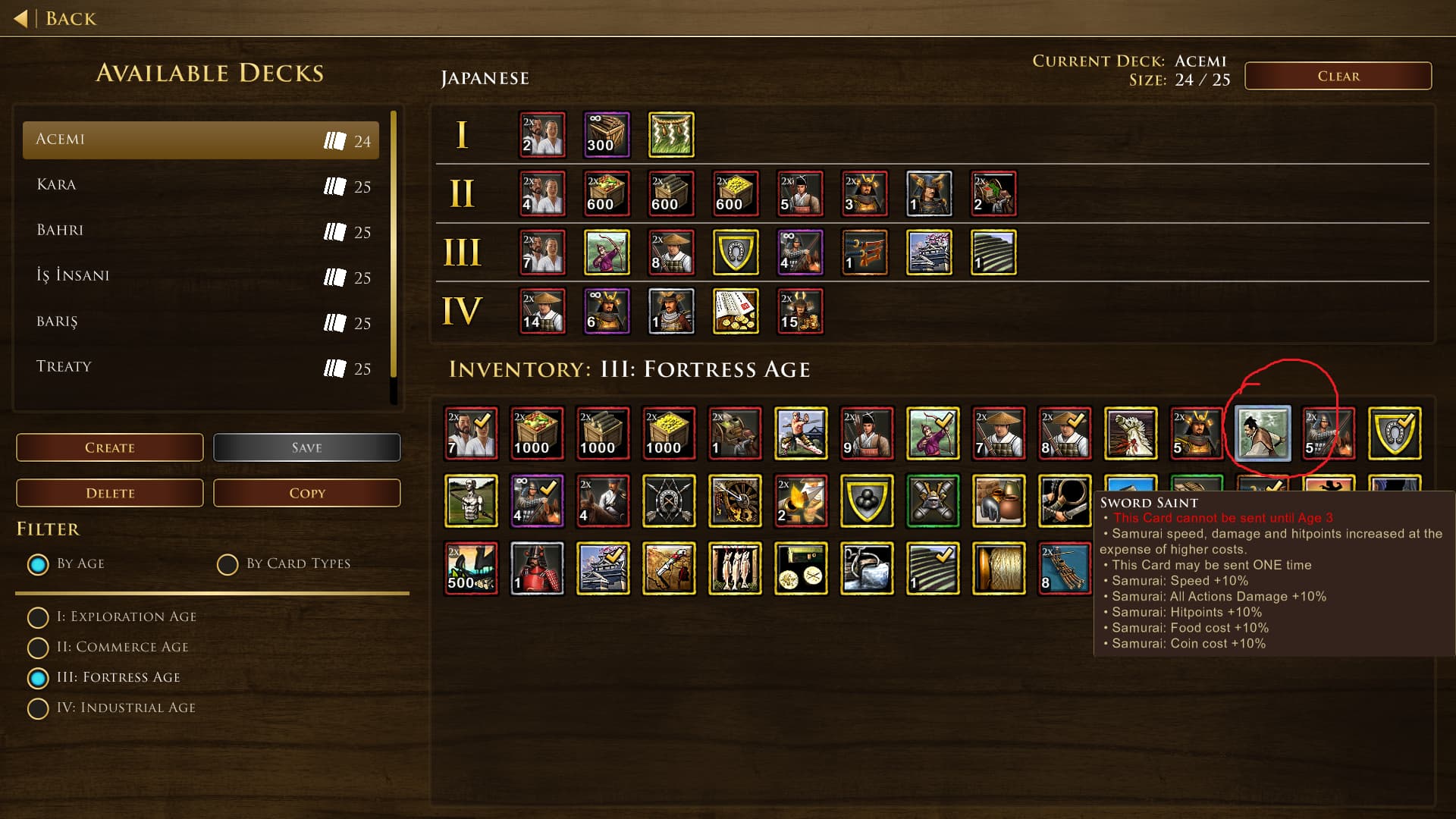This screenshot has width=1456, height=819.
Task: Select the Sword Saint samurai card
Action: point(1263,434)
